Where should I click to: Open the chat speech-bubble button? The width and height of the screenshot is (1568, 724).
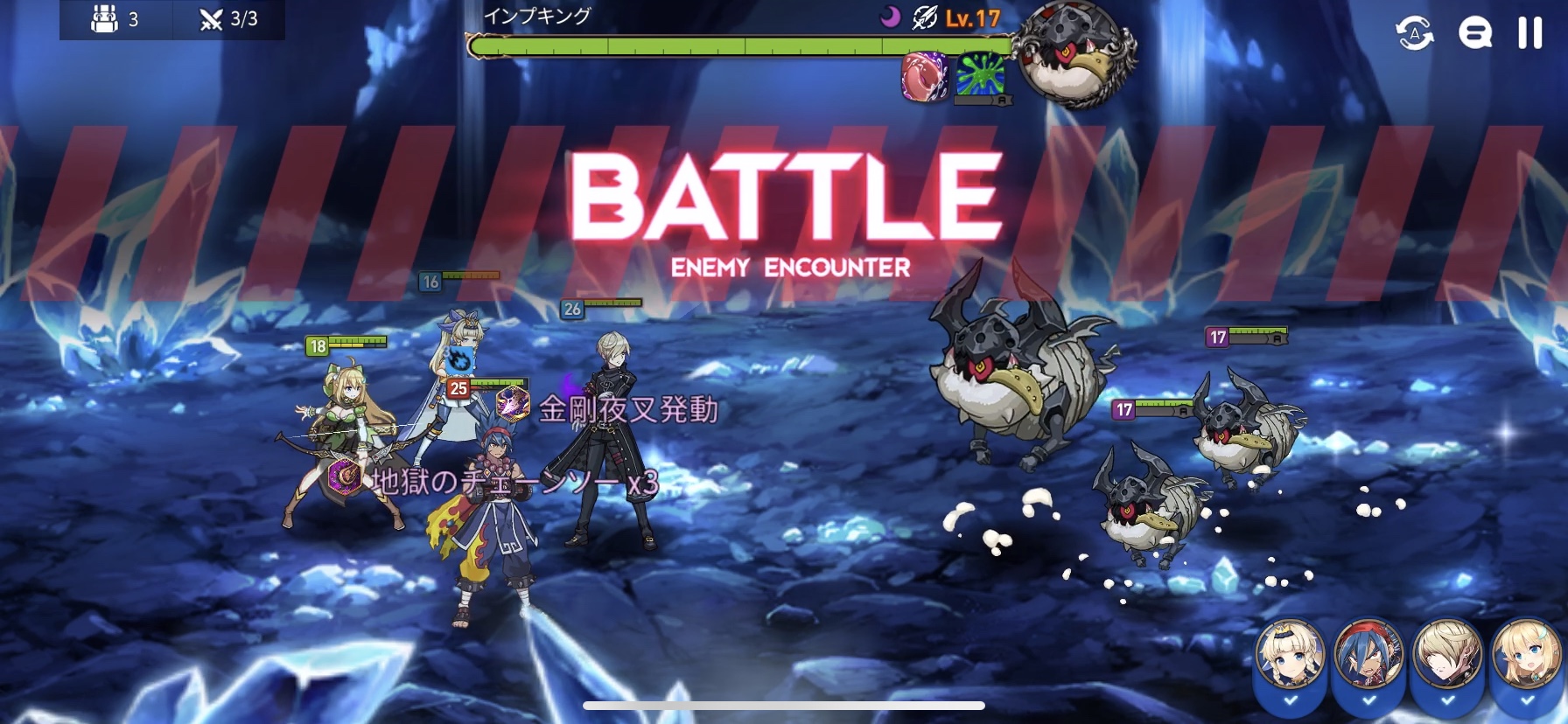pos(1474,33)
